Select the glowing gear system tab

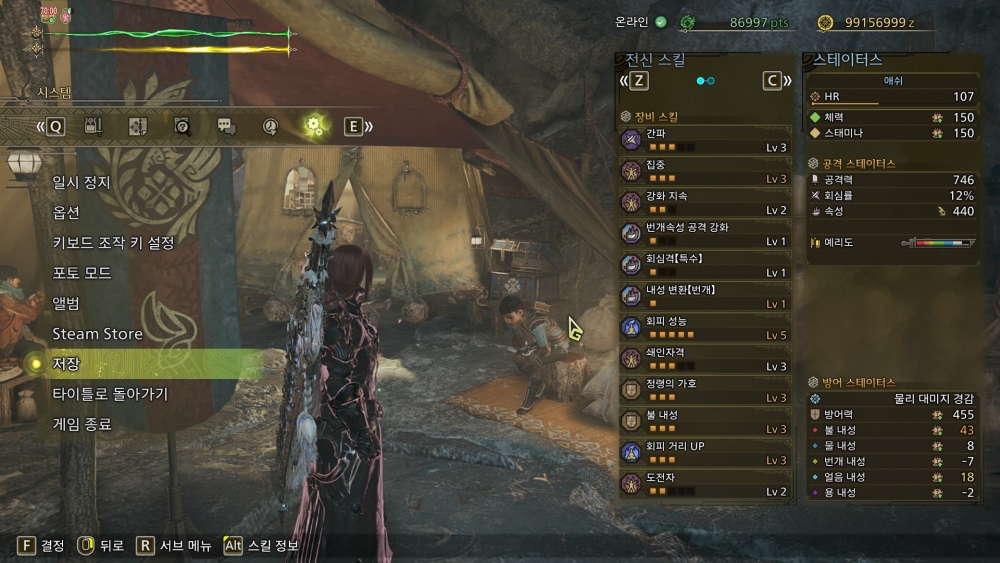[x=314, y=126]
